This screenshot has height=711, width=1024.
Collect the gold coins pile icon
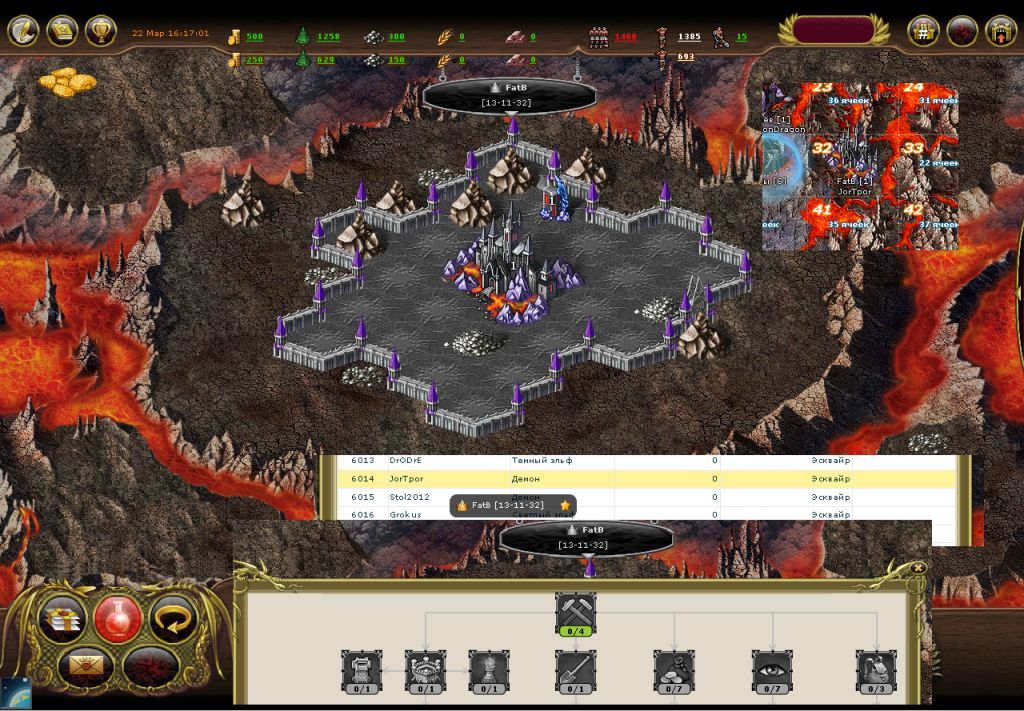click(x=68, y=80)
